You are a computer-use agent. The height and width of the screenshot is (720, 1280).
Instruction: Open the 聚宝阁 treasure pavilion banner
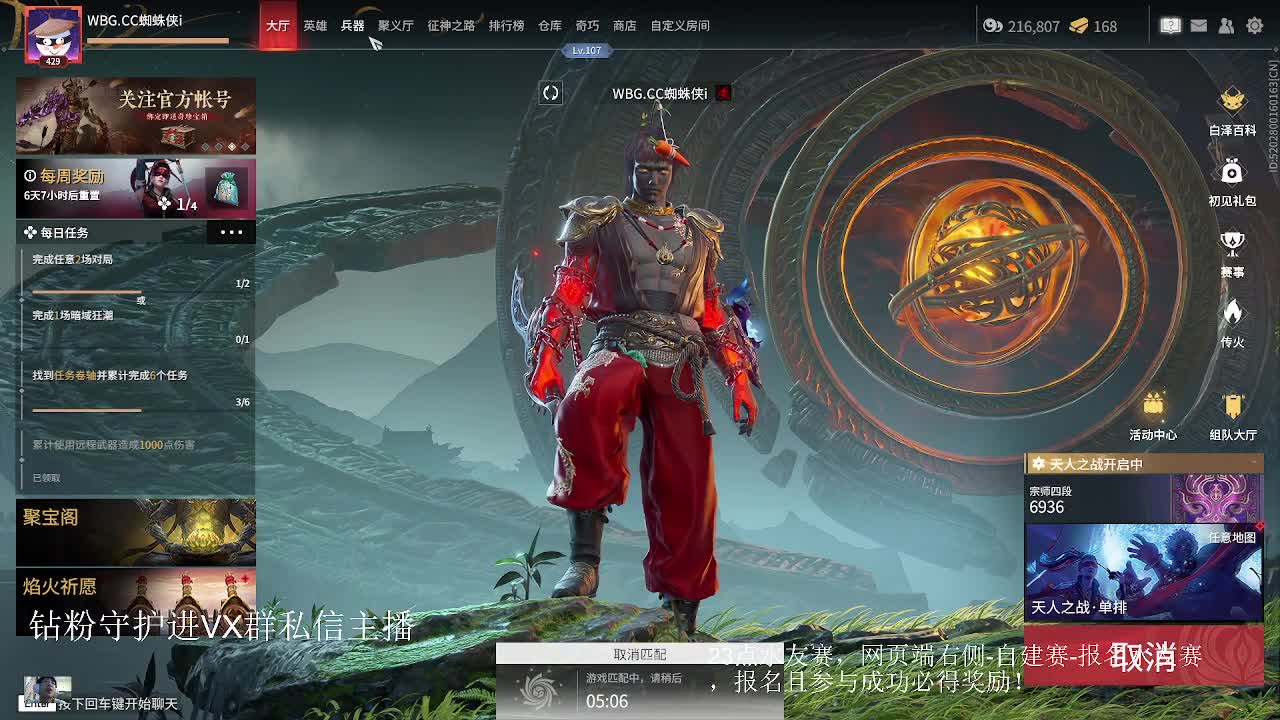point(136,532)
